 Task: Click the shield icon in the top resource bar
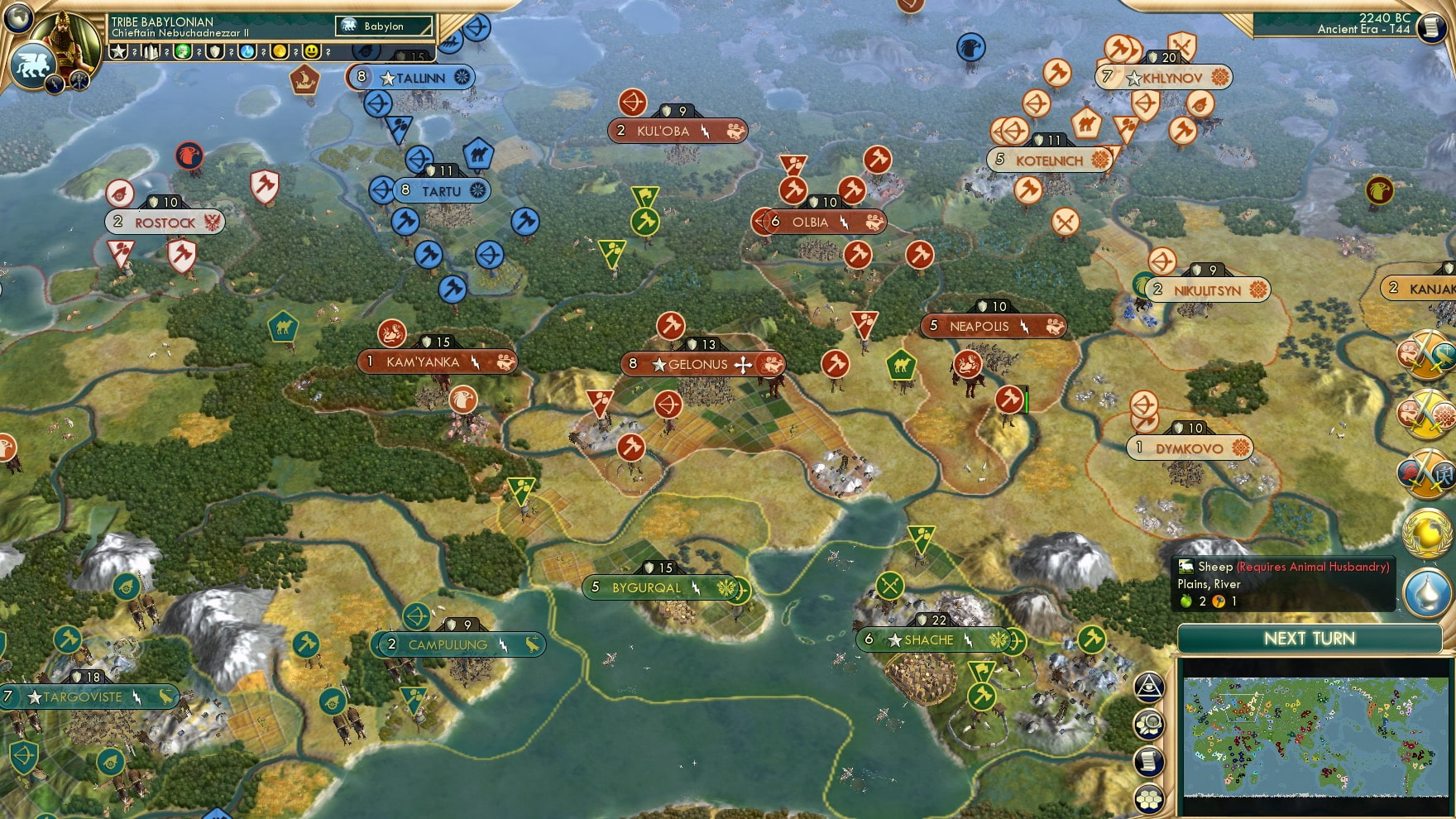[213, 51]
